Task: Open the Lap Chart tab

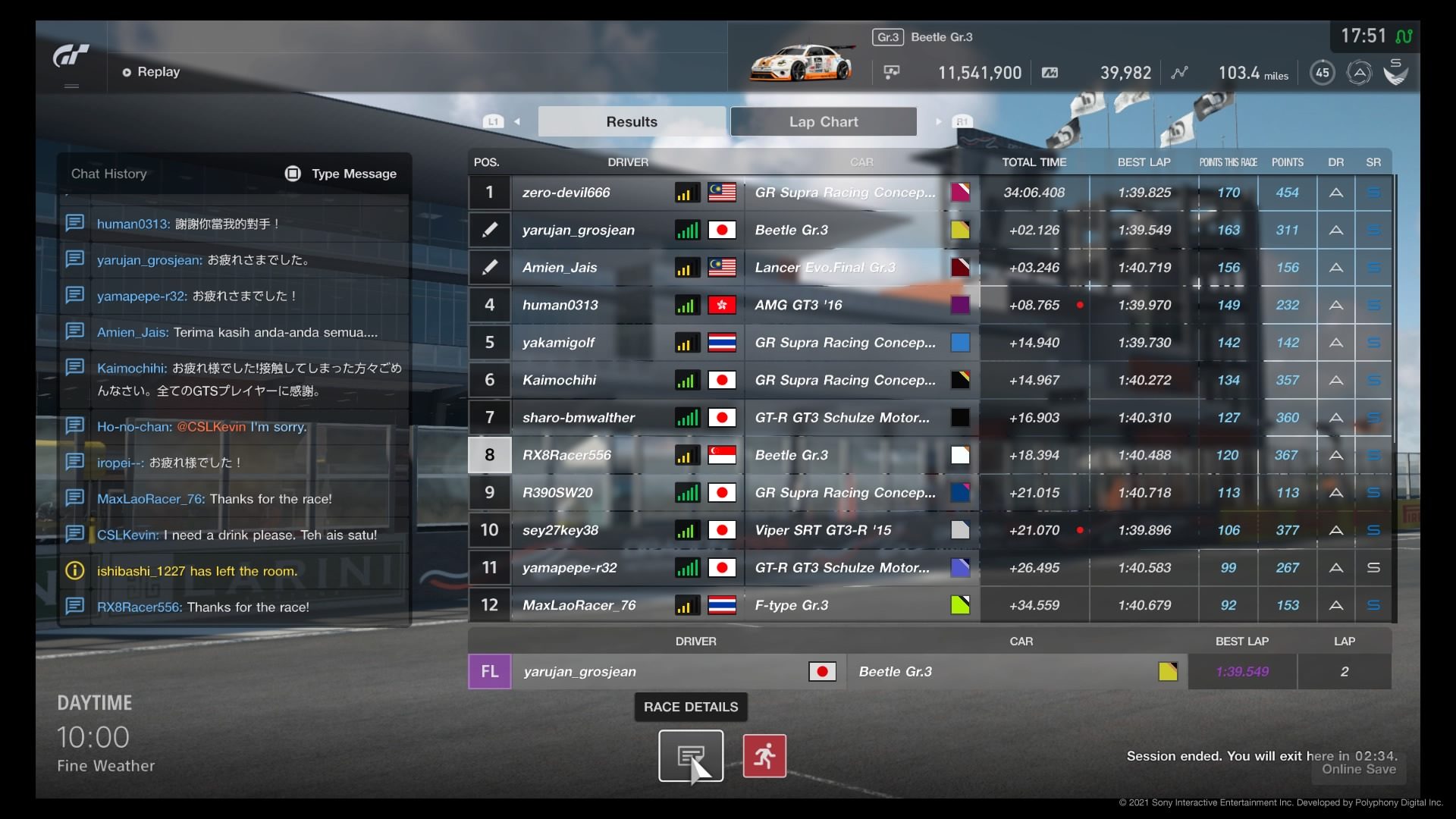Action: click(823, 121)
